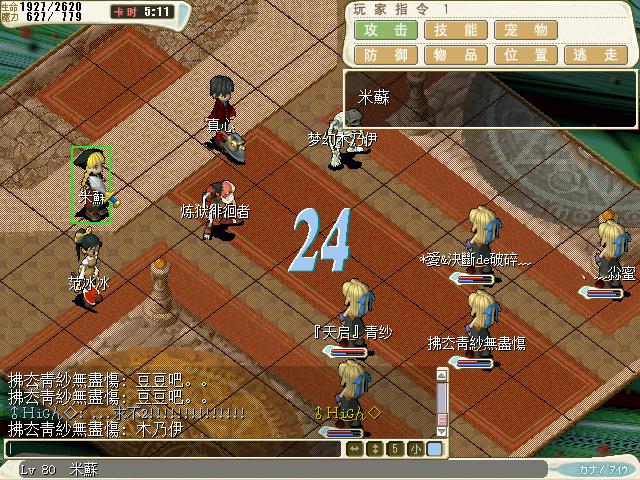Click the chat scrollbar down arrow
The width and height of the screenshot is (640, 480).
[440, 432]
